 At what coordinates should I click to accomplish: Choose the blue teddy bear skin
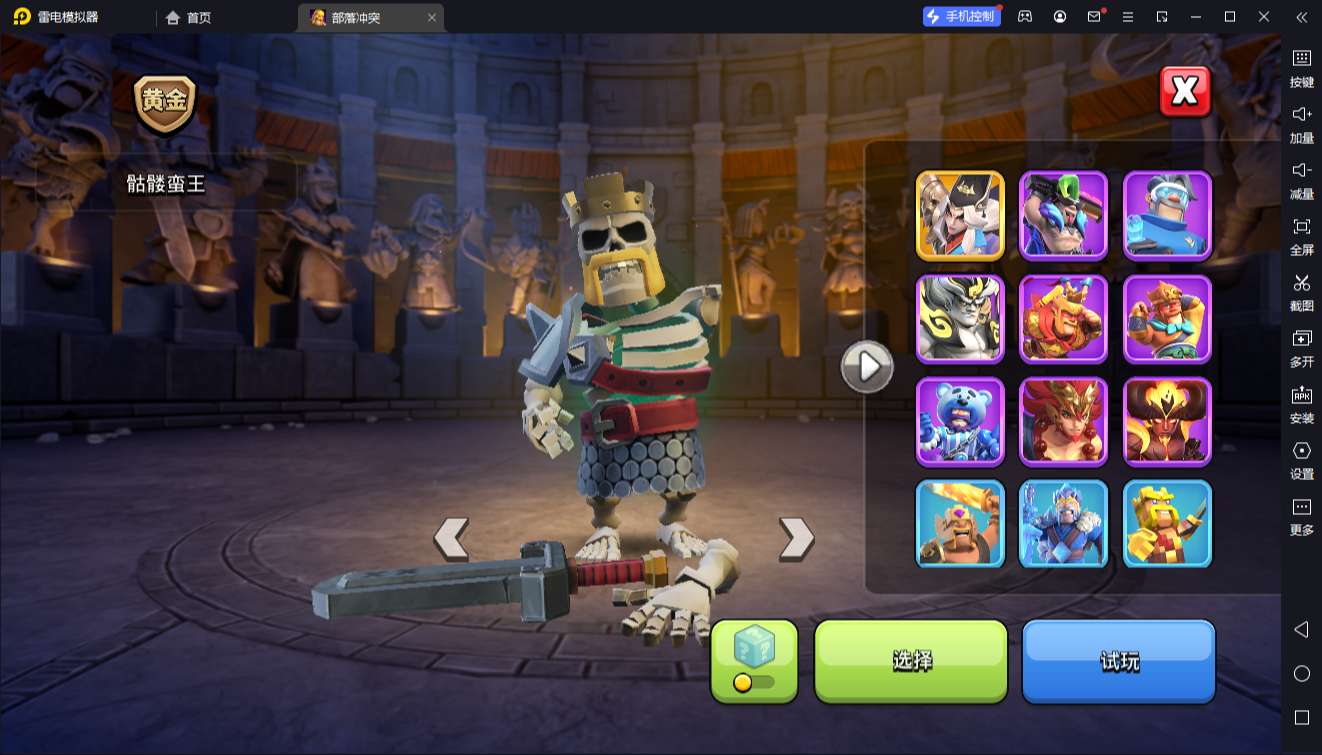pyautogui.click(x=960, y=421)
